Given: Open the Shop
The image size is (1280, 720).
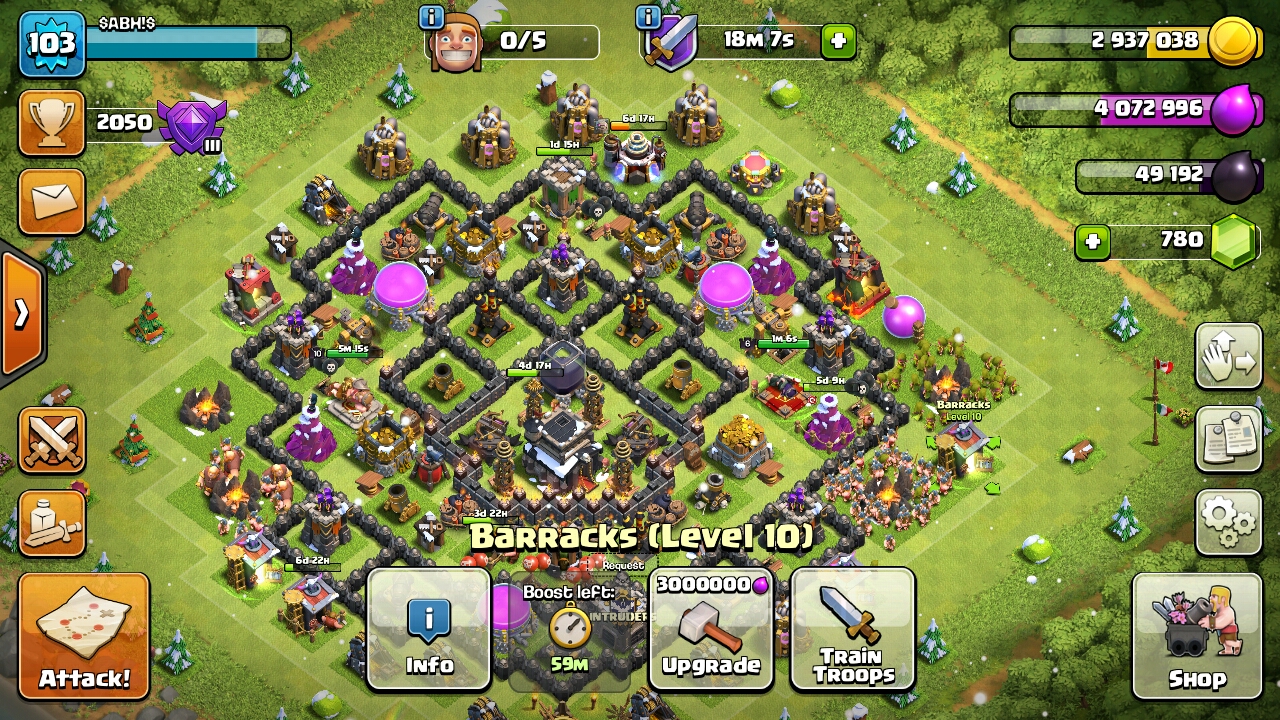Looking at the screenshot, I should (1196, 635).
